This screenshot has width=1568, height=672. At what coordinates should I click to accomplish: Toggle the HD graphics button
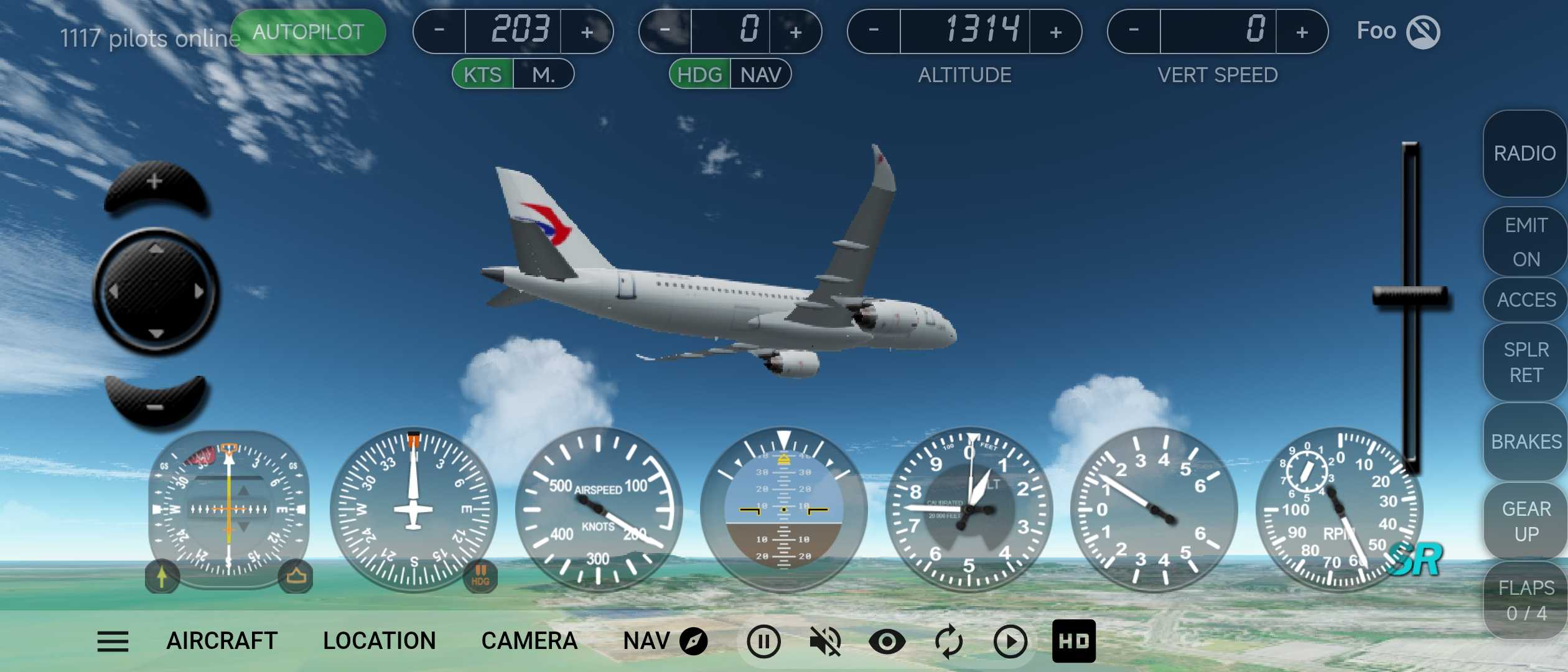1073,641
